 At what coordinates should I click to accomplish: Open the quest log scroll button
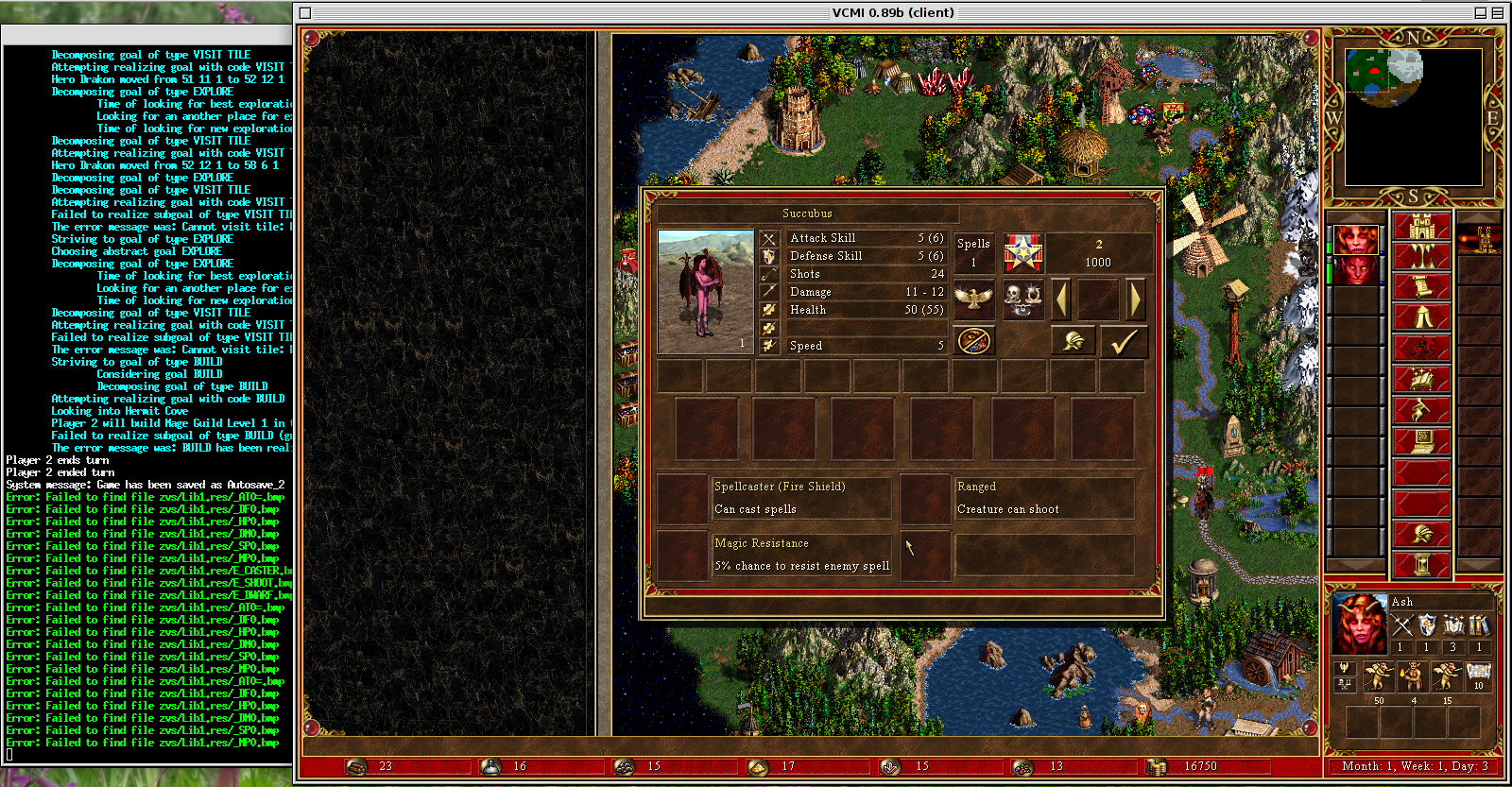click(1421, 287)
